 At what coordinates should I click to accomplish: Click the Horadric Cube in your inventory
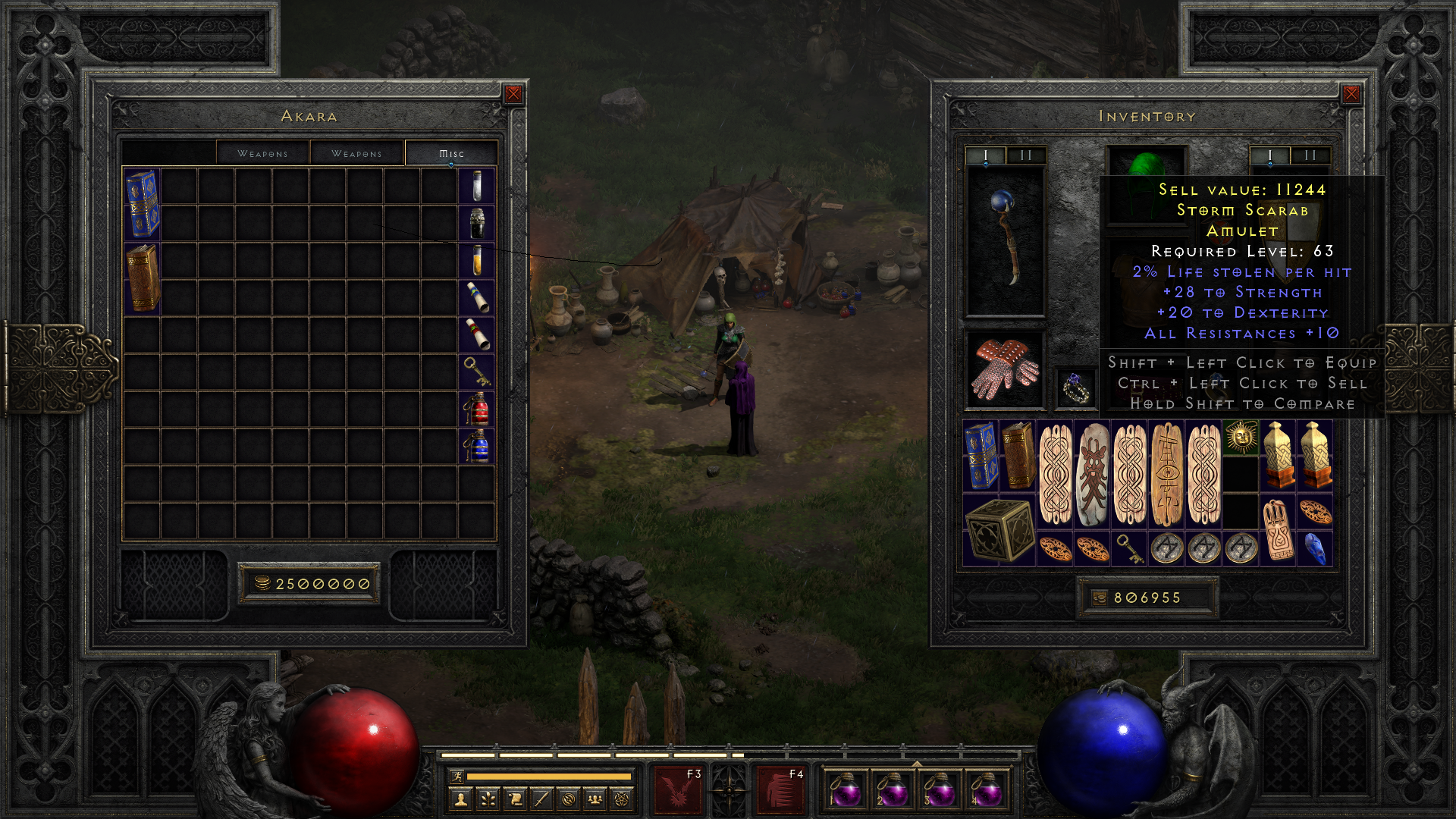tap(999, 531)
